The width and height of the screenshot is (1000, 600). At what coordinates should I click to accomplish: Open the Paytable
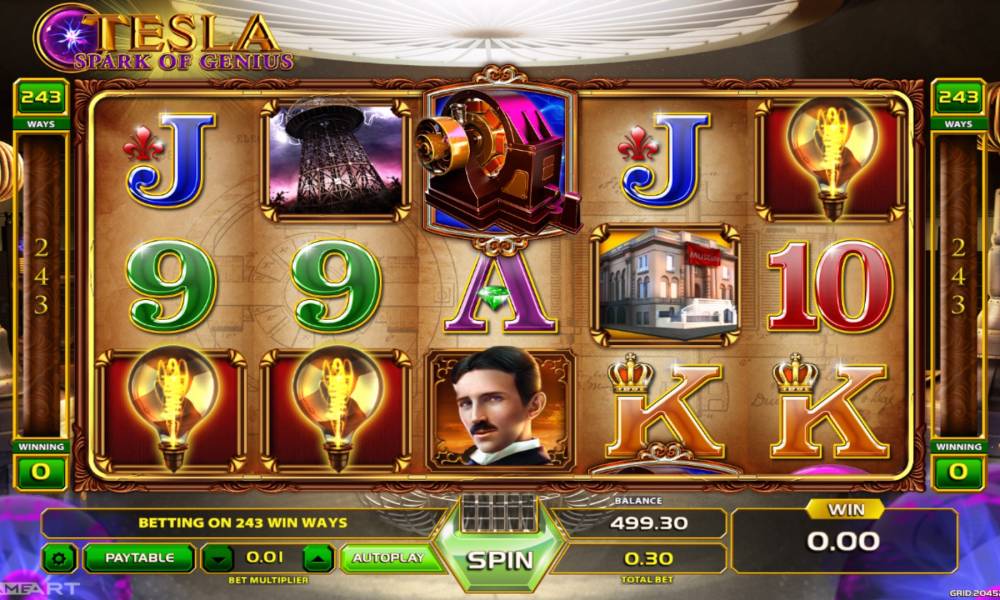coord(138,558)
